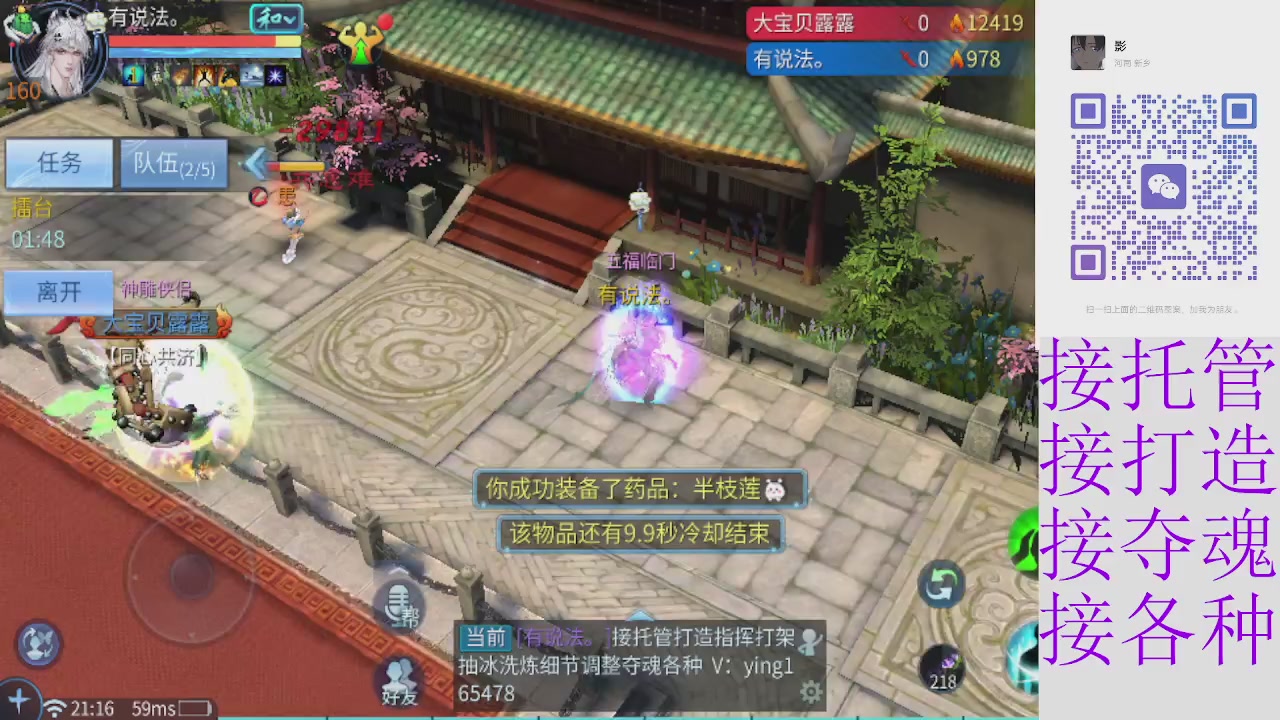1280x720 pixels.
Task: Inspect the first buff icon under the health bar
Action: point(133,77)
